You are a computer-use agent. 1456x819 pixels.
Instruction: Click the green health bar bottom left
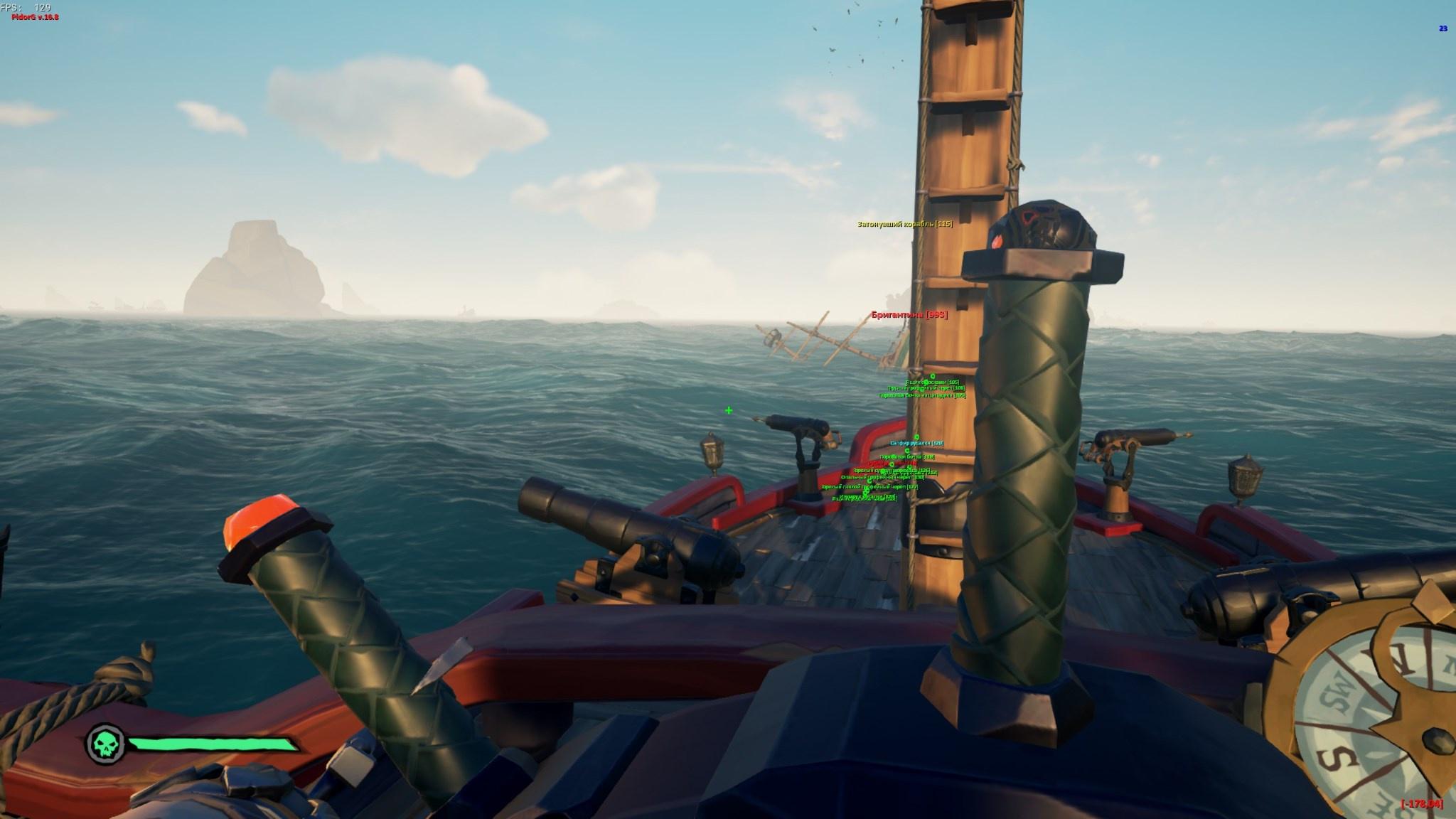213,745
